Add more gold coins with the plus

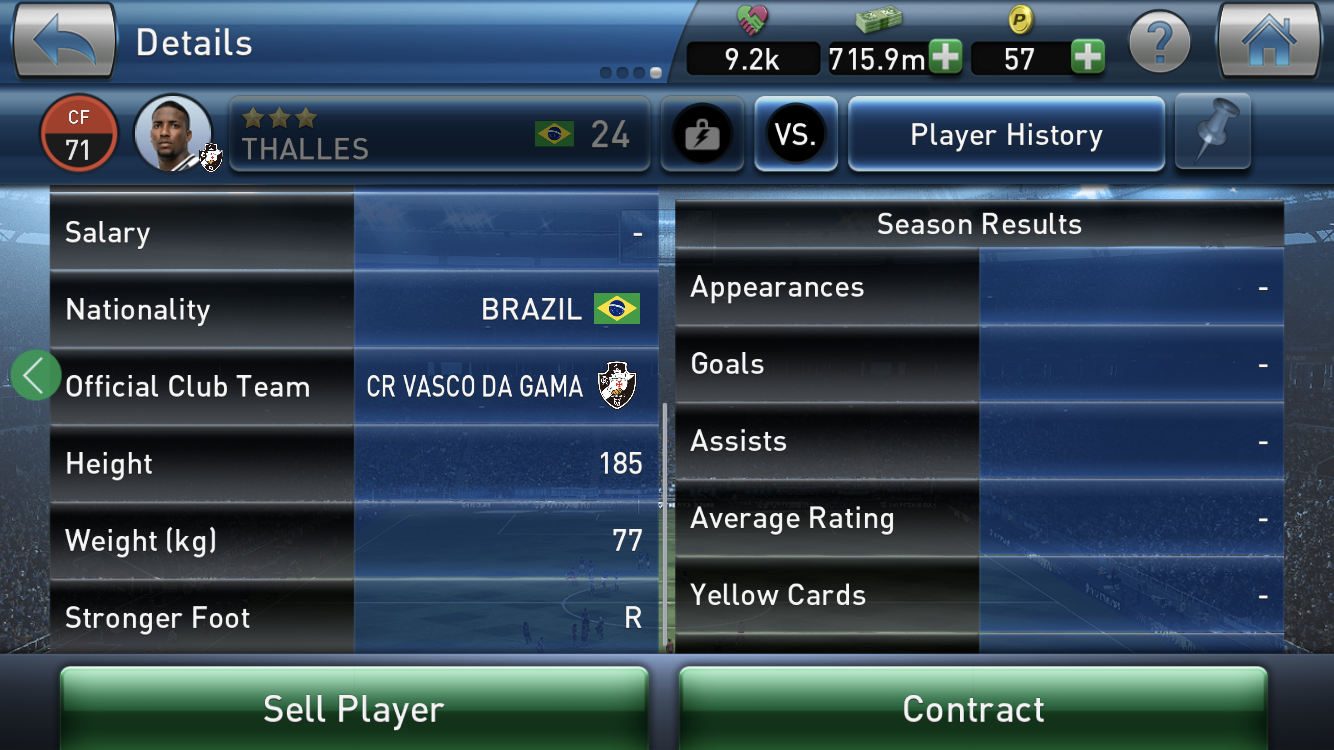(x=1087, y=58)
